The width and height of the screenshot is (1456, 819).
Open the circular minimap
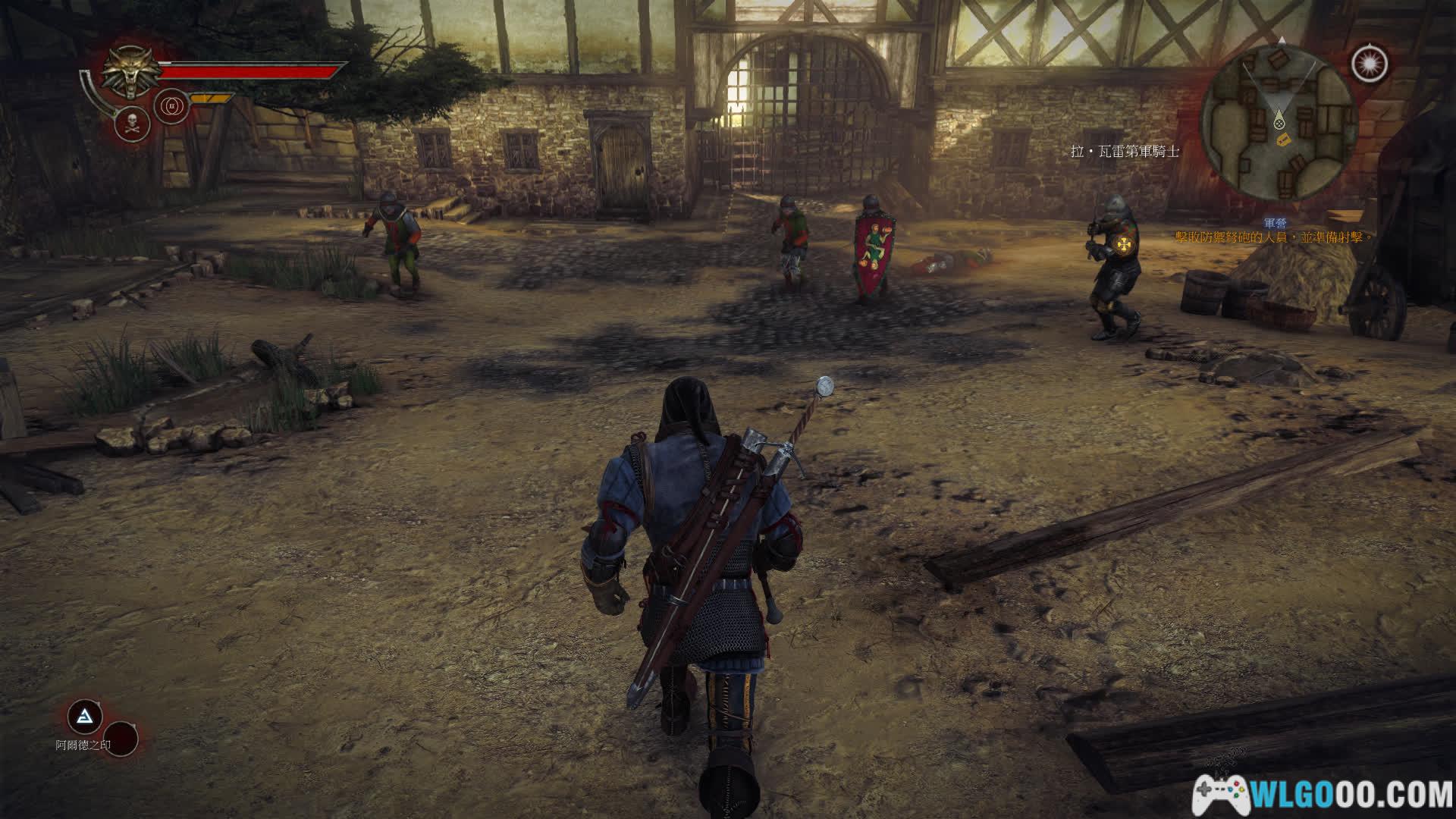click(x=1278, y=120)
